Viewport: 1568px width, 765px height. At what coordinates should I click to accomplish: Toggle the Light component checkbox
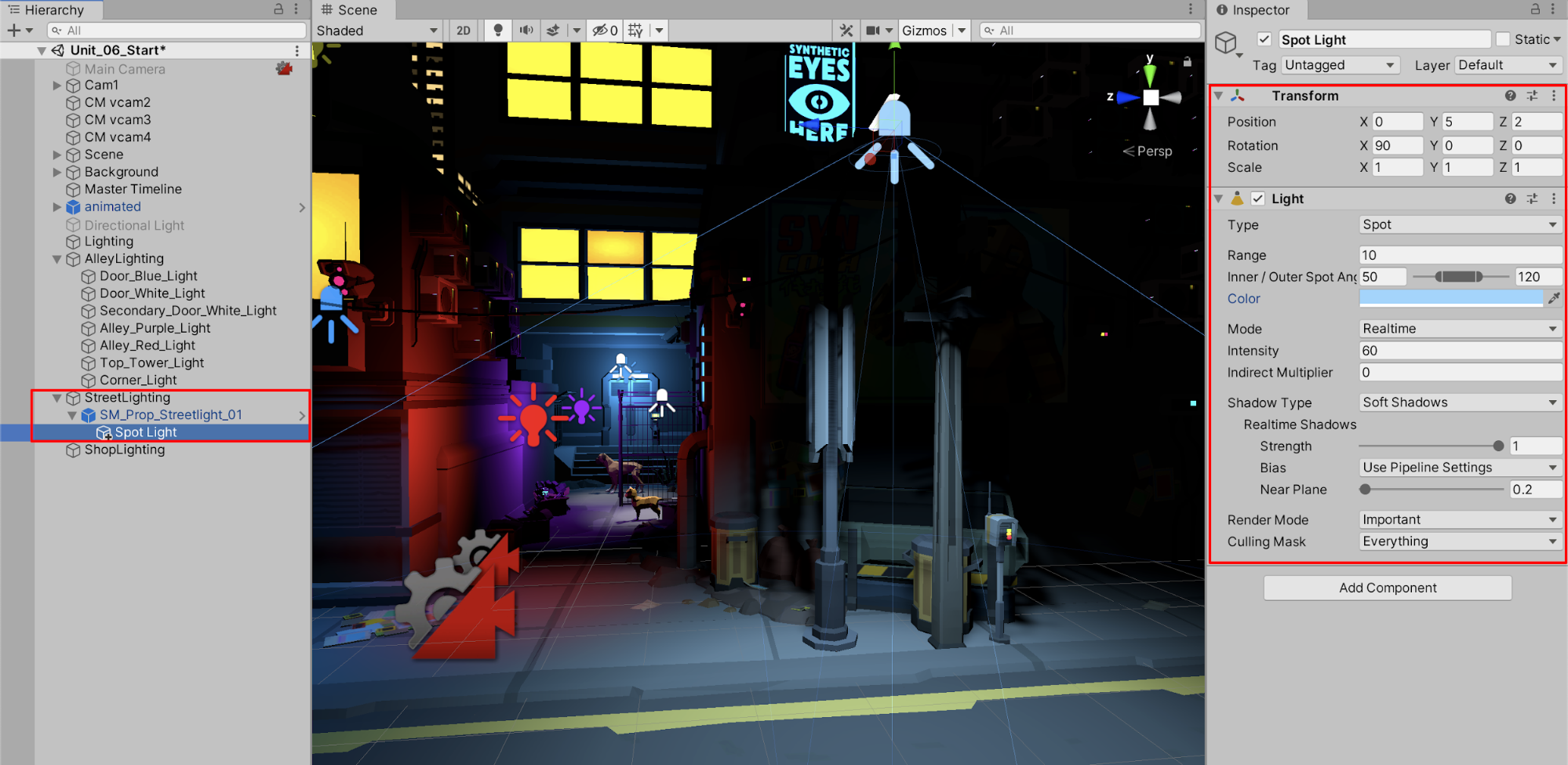click(1258, 199)
